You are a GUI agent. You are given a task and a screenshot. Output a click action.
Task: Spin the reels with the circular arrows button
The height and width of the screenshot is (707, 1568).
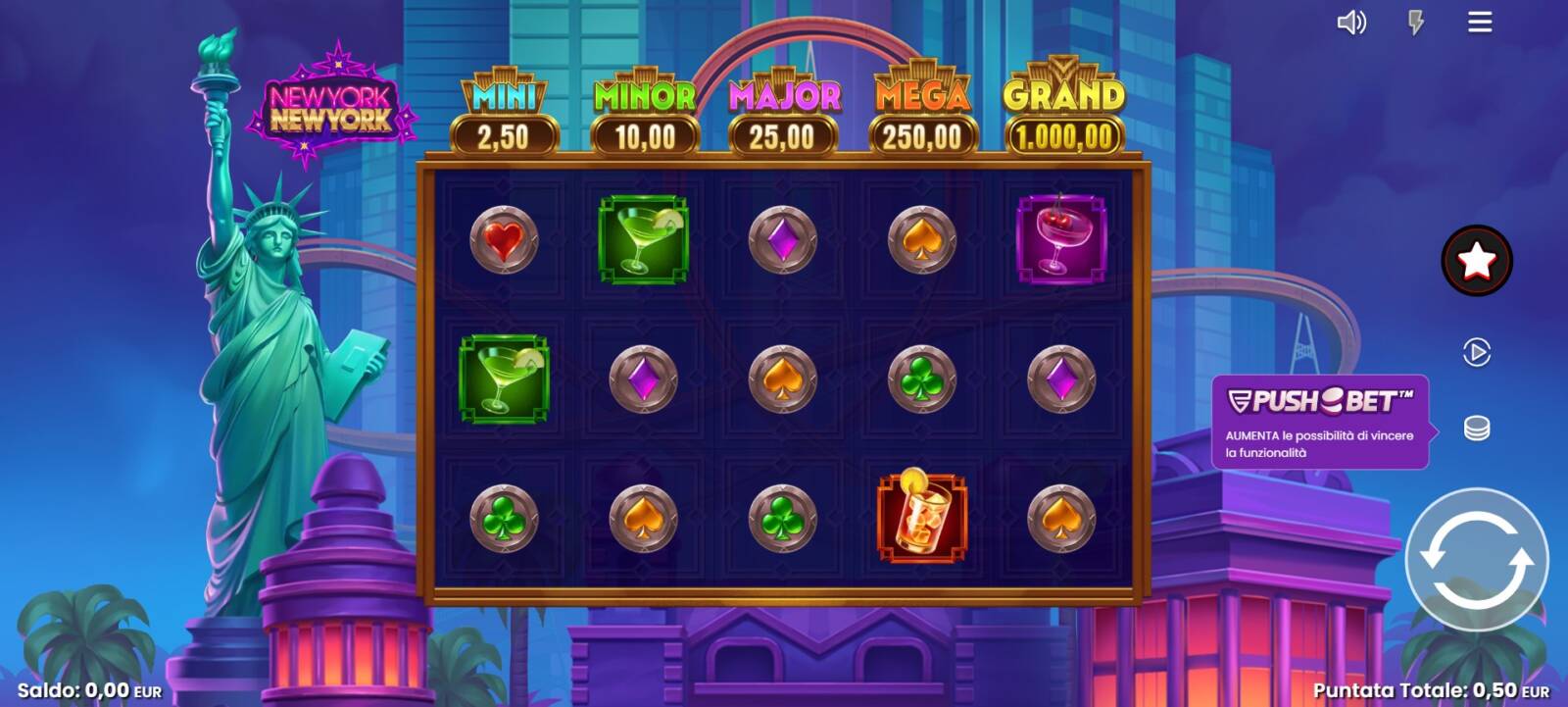coord(1476,559)
